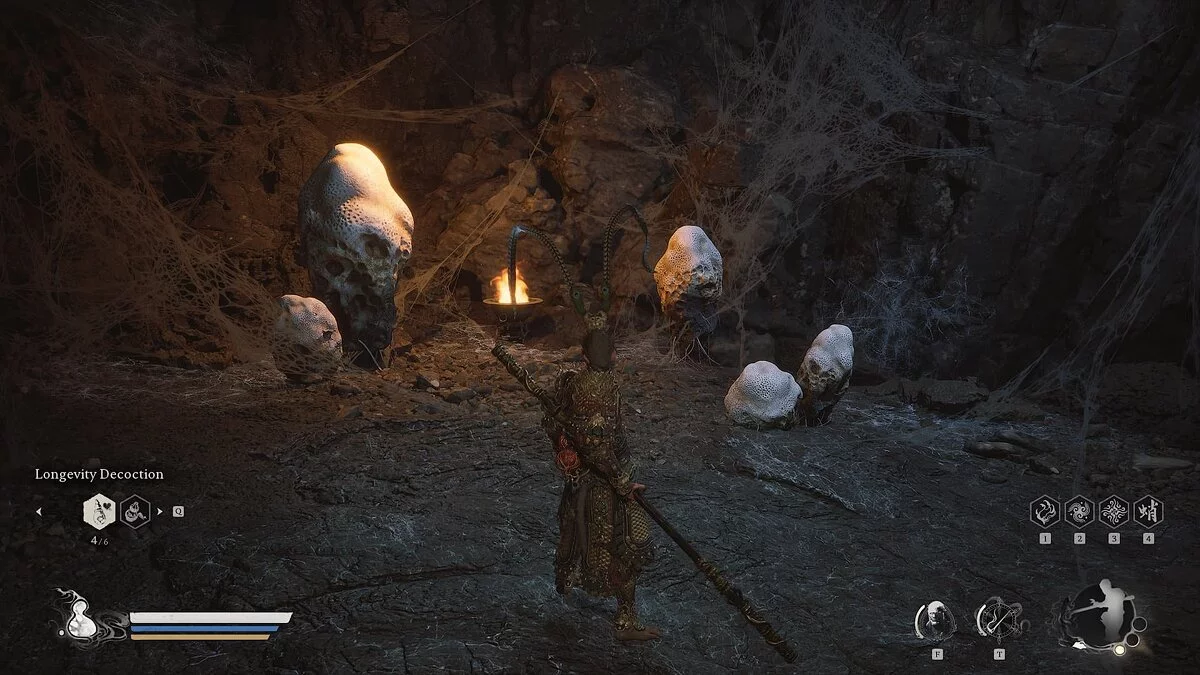Click the staff stance focus silhouette icon
This screenshot has width=1200, height=675.
1099,613
